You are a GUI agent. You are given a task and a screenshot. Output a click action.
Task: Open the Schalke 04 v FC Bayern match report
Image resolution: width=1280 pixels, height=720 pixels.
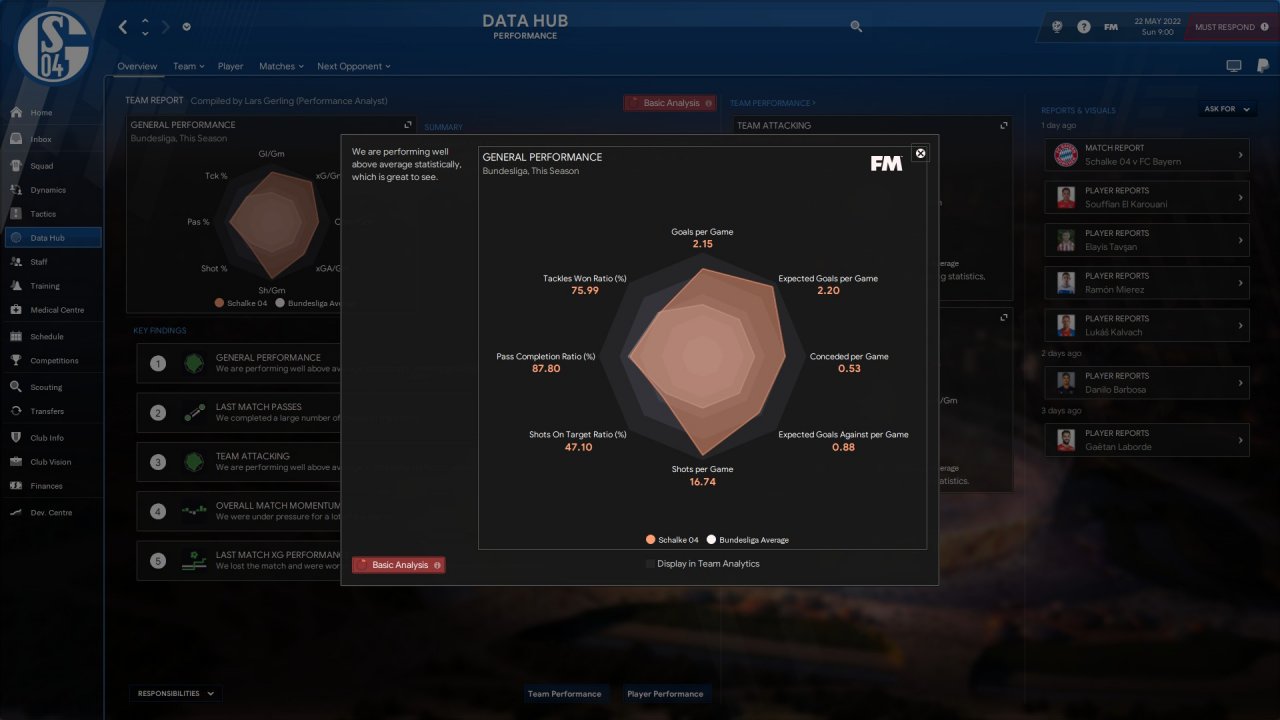point(1146,155)
